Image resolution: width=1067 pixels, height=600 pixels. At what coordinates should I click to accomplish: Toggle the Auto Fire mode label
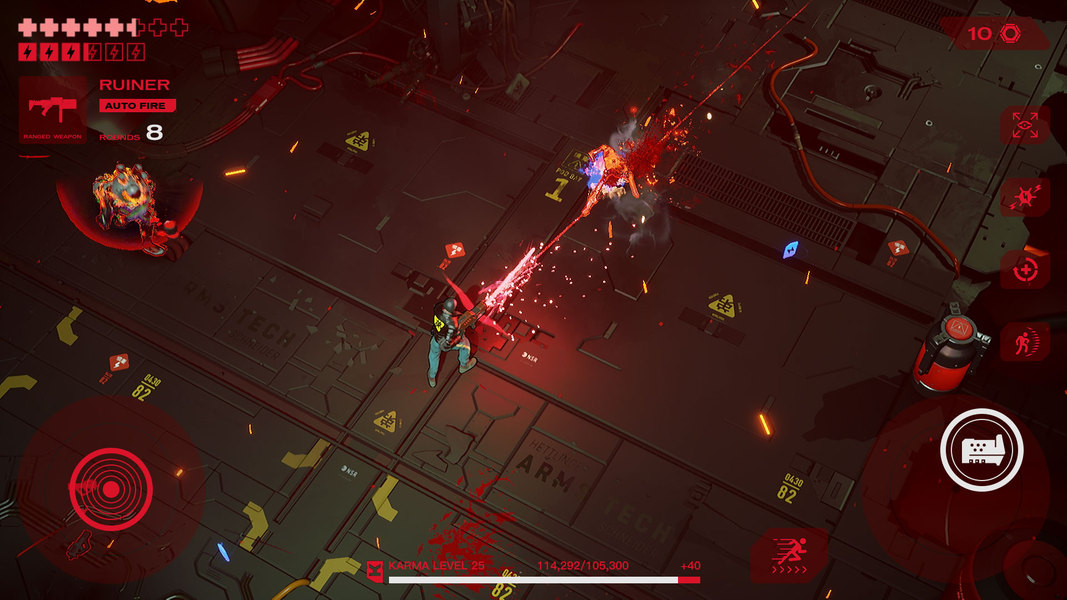point(137,105)
